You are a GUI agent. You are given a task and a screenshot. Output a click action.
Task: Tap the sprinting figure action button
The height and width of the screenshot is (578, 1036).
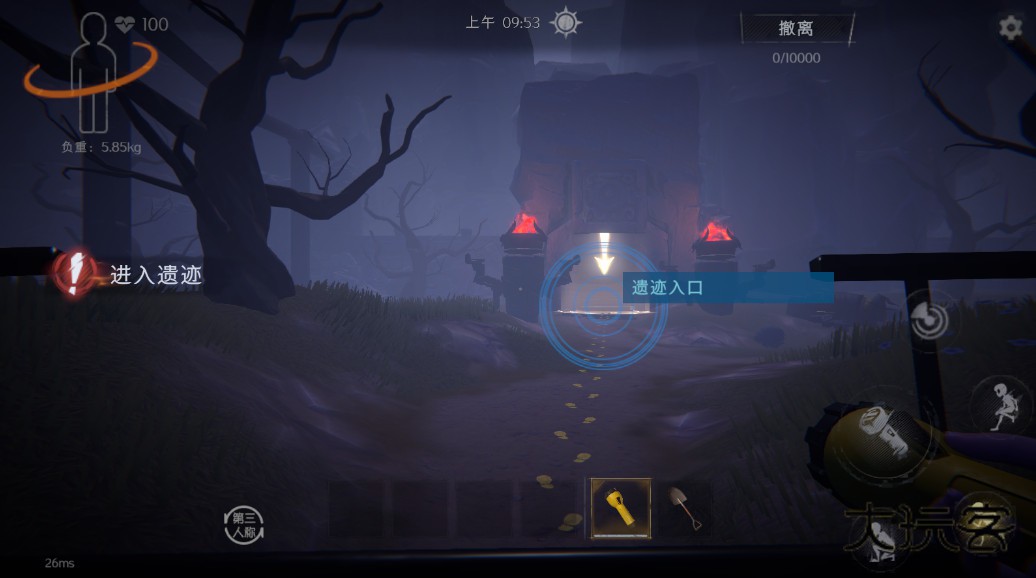point(1000,403)
